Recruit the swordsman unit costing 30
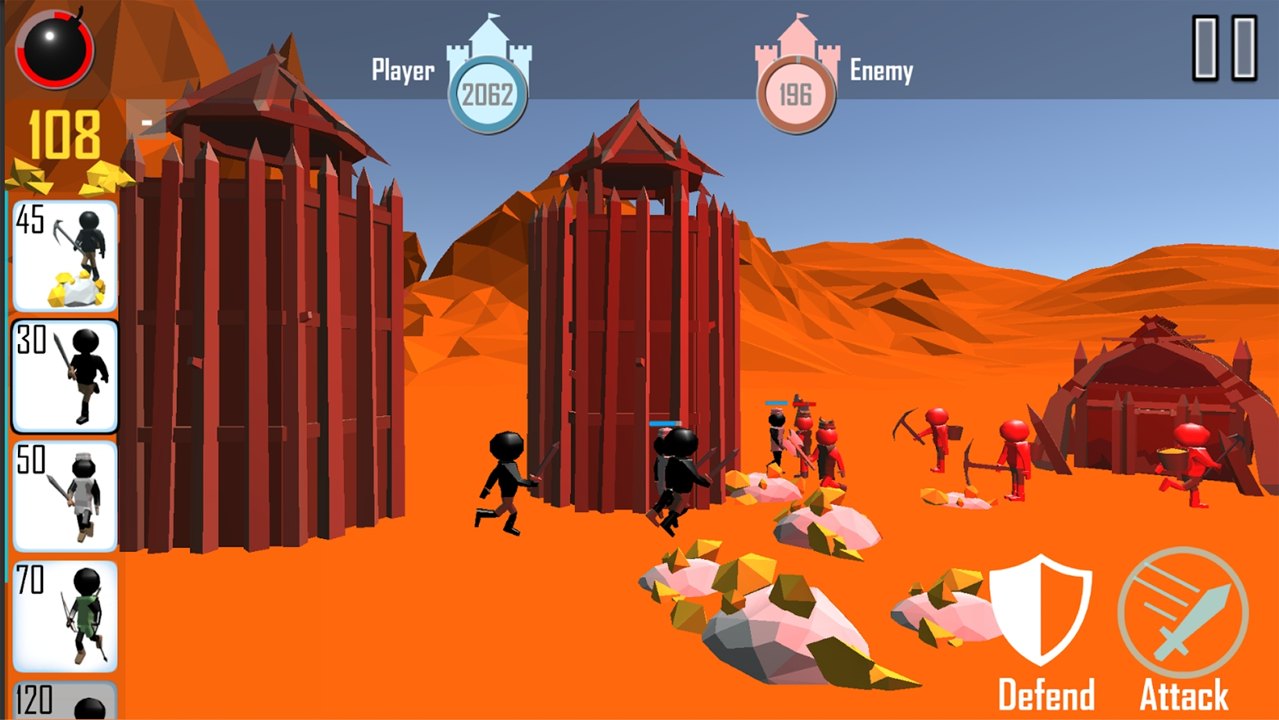Image resolution: width=1279 pixels, height=720 pixels. [x=65, y=376]
